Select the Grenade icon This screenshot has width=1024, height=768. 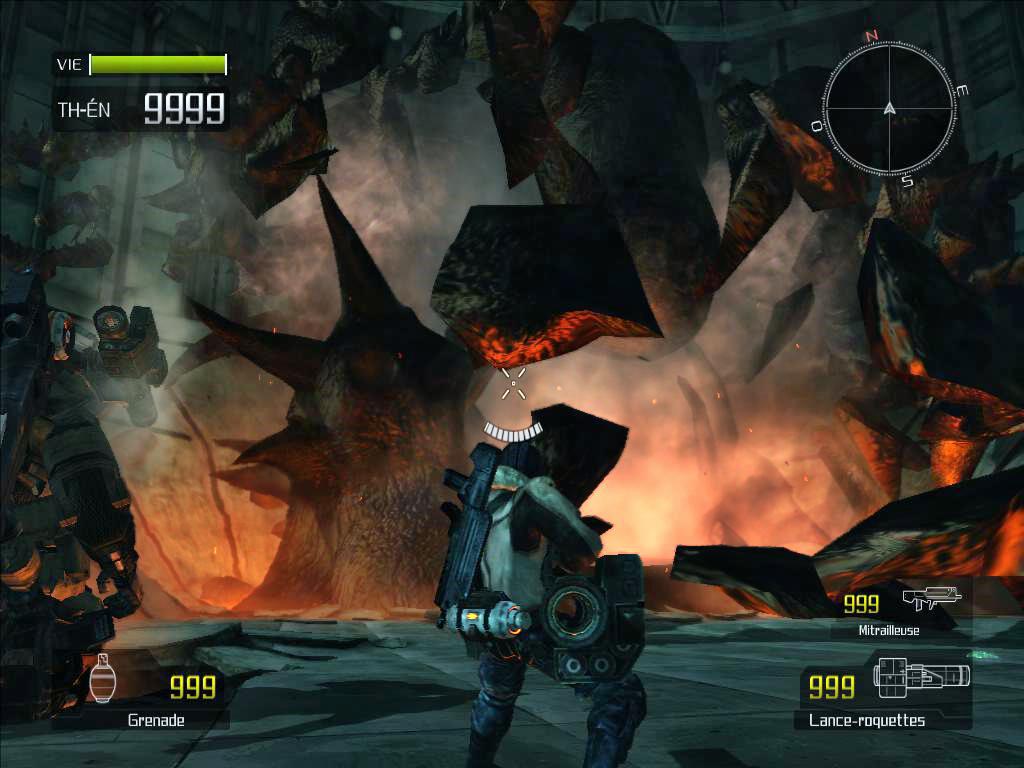101,679
